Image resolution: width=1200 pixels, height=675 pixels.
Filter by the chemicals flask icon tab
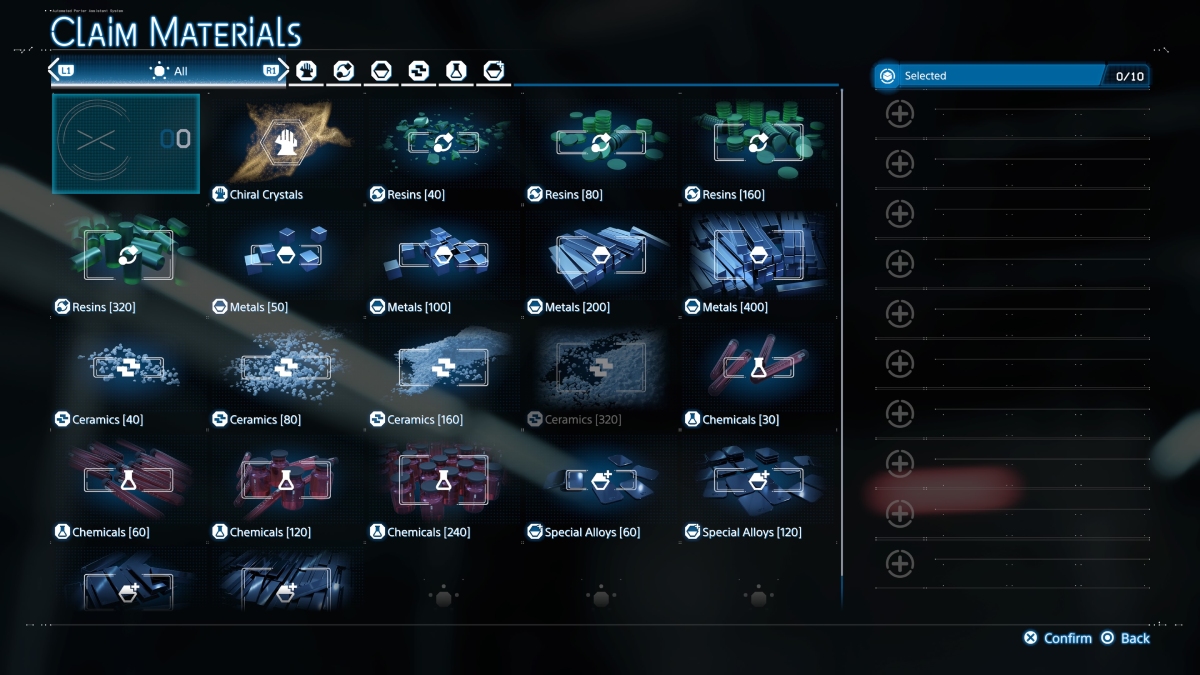[x=456, y=71]
